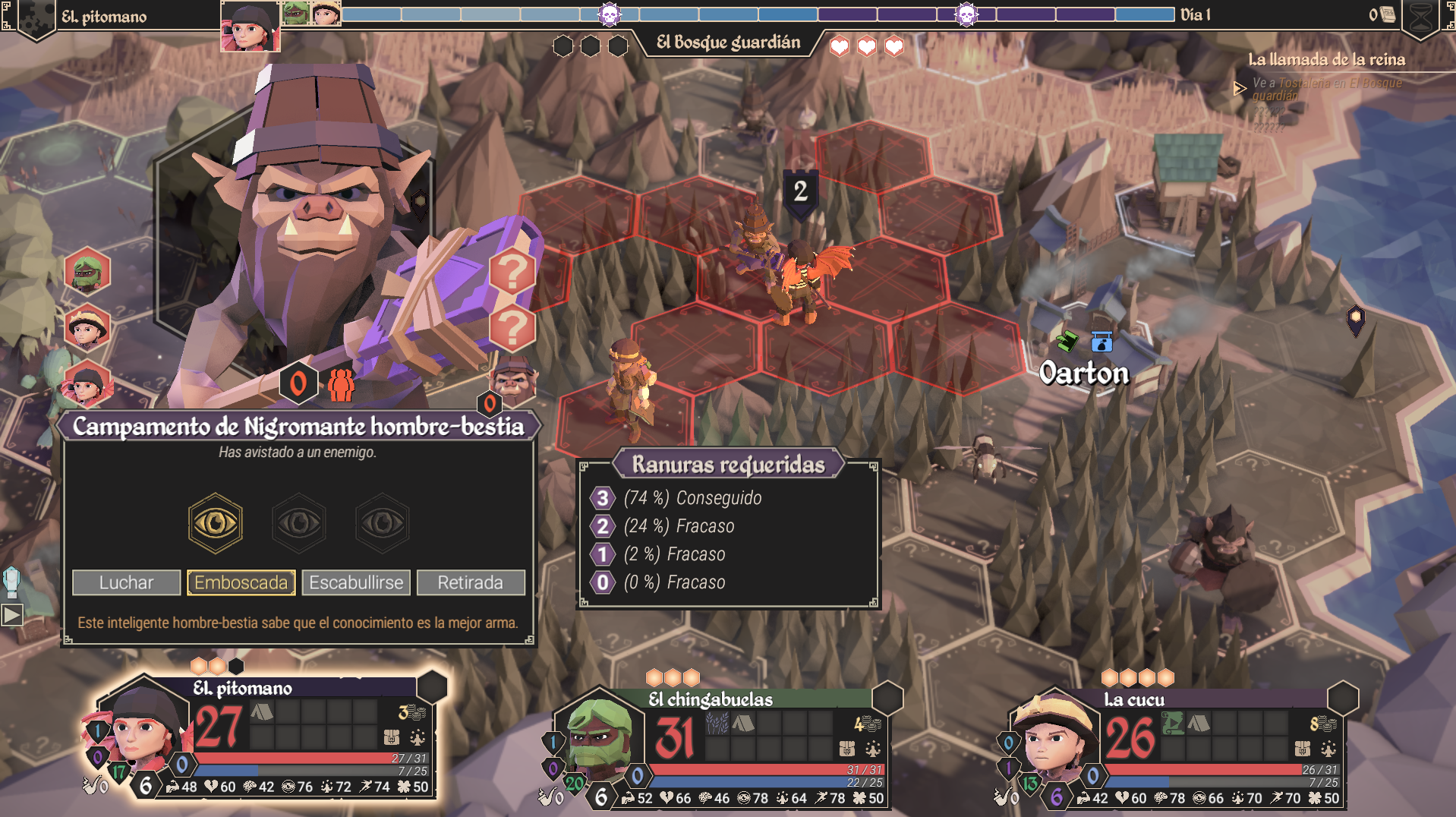Image resolution: width=1456 pixels, height=817 pixels.
Task: Select El chingabuelas' green orc portrait
Action: click(x=600, y=737)
